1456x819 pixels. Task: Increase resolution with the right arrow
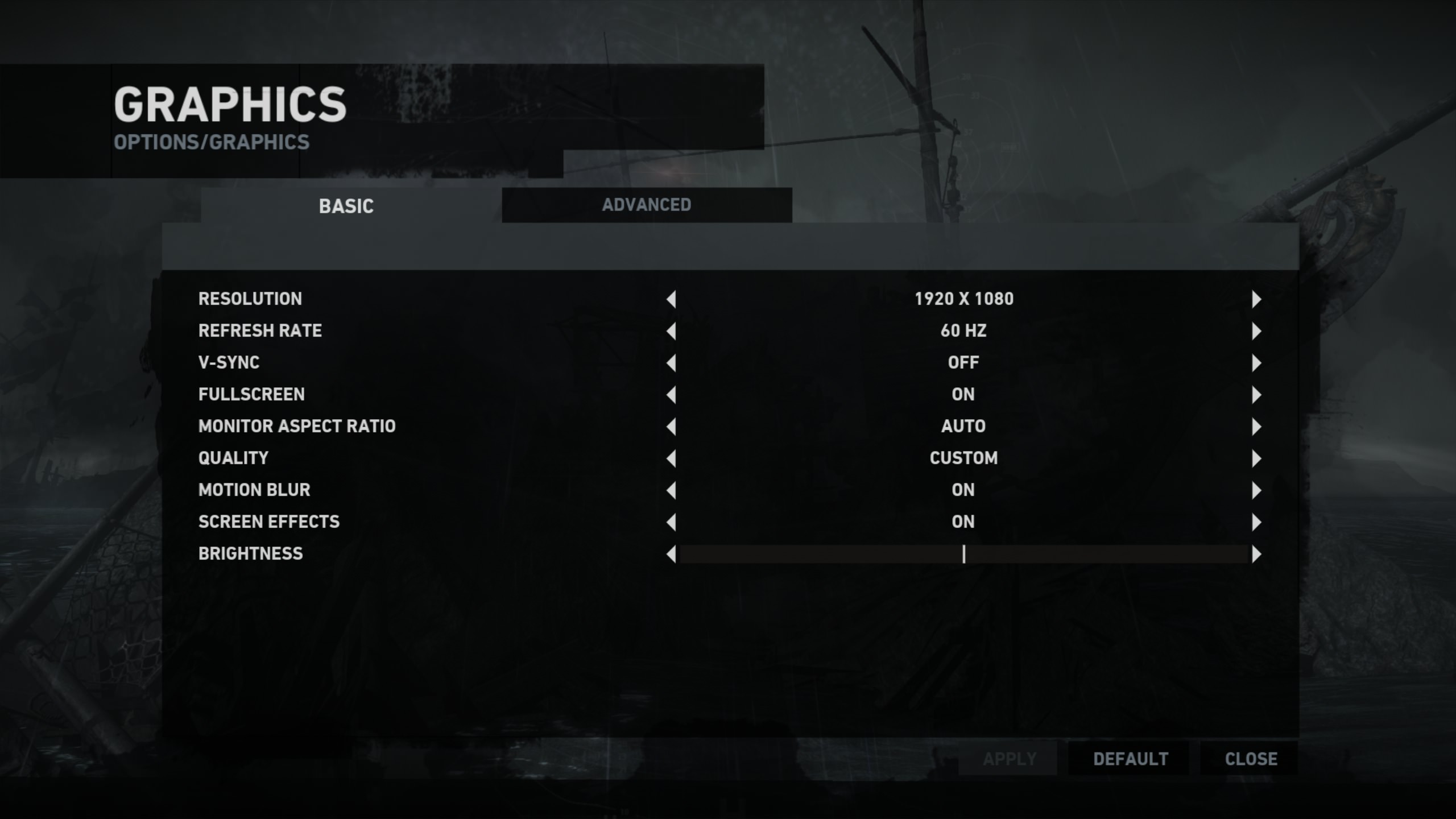click(x=1256, y=299)
